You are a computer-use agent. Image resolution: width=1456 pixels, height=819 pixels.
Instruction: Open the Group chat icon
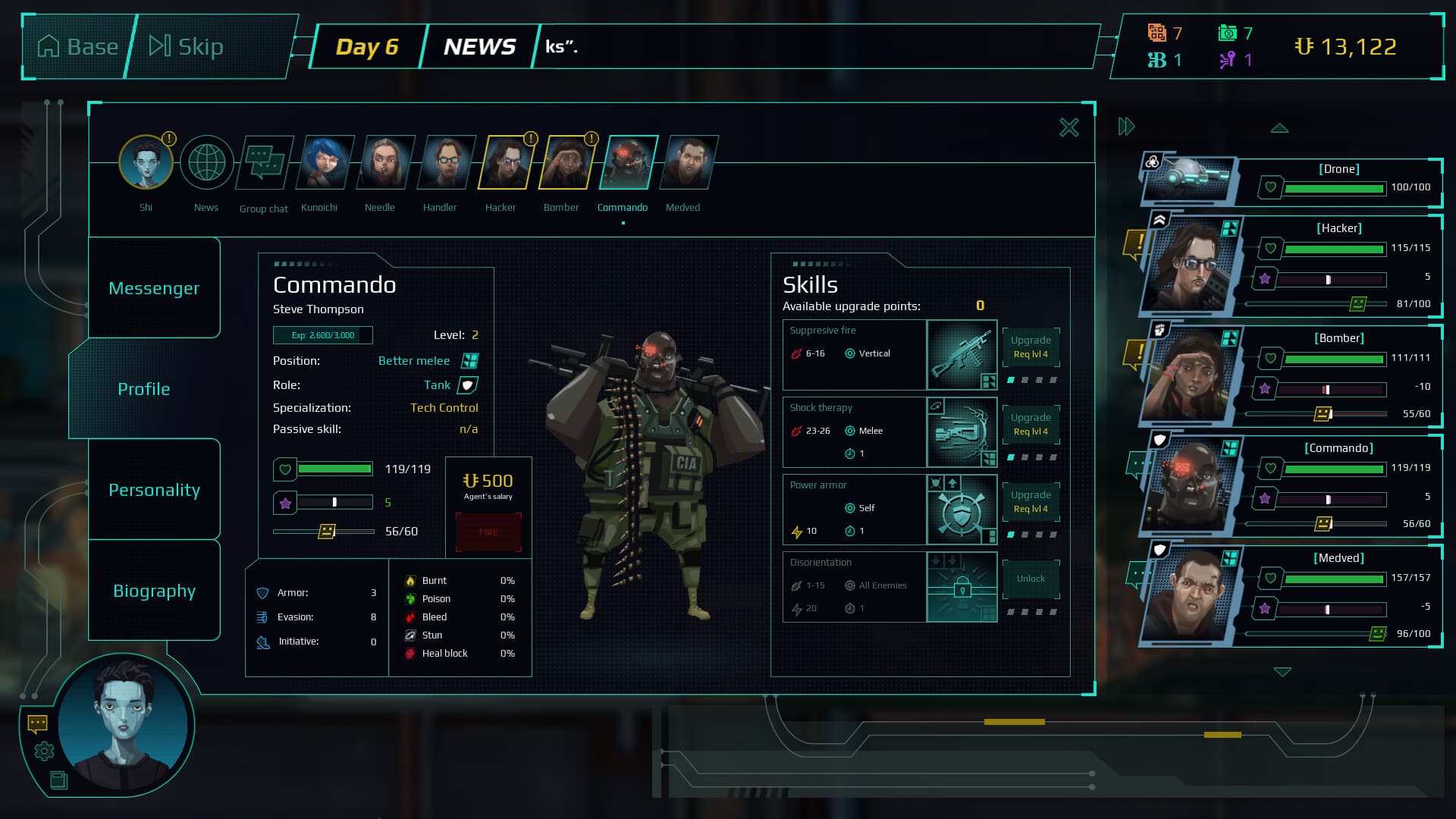click(263, 162)
